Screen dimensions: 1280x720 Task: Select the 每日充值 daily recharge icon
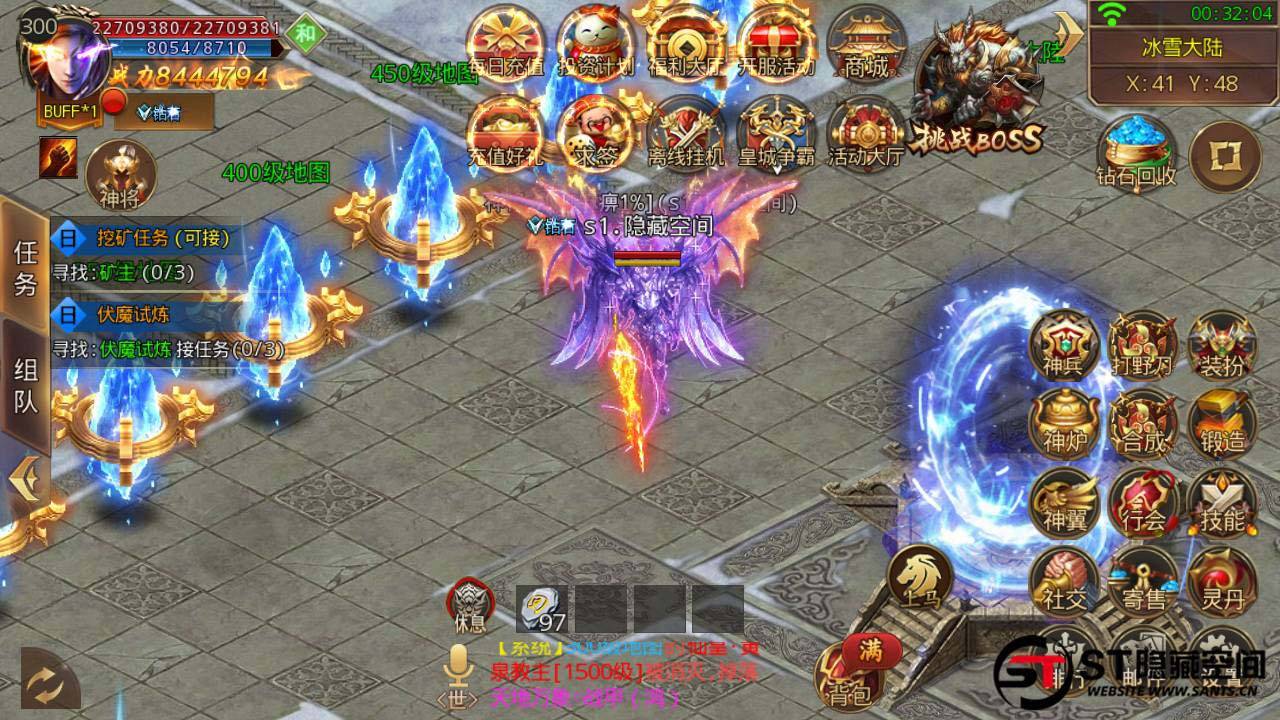503,40
